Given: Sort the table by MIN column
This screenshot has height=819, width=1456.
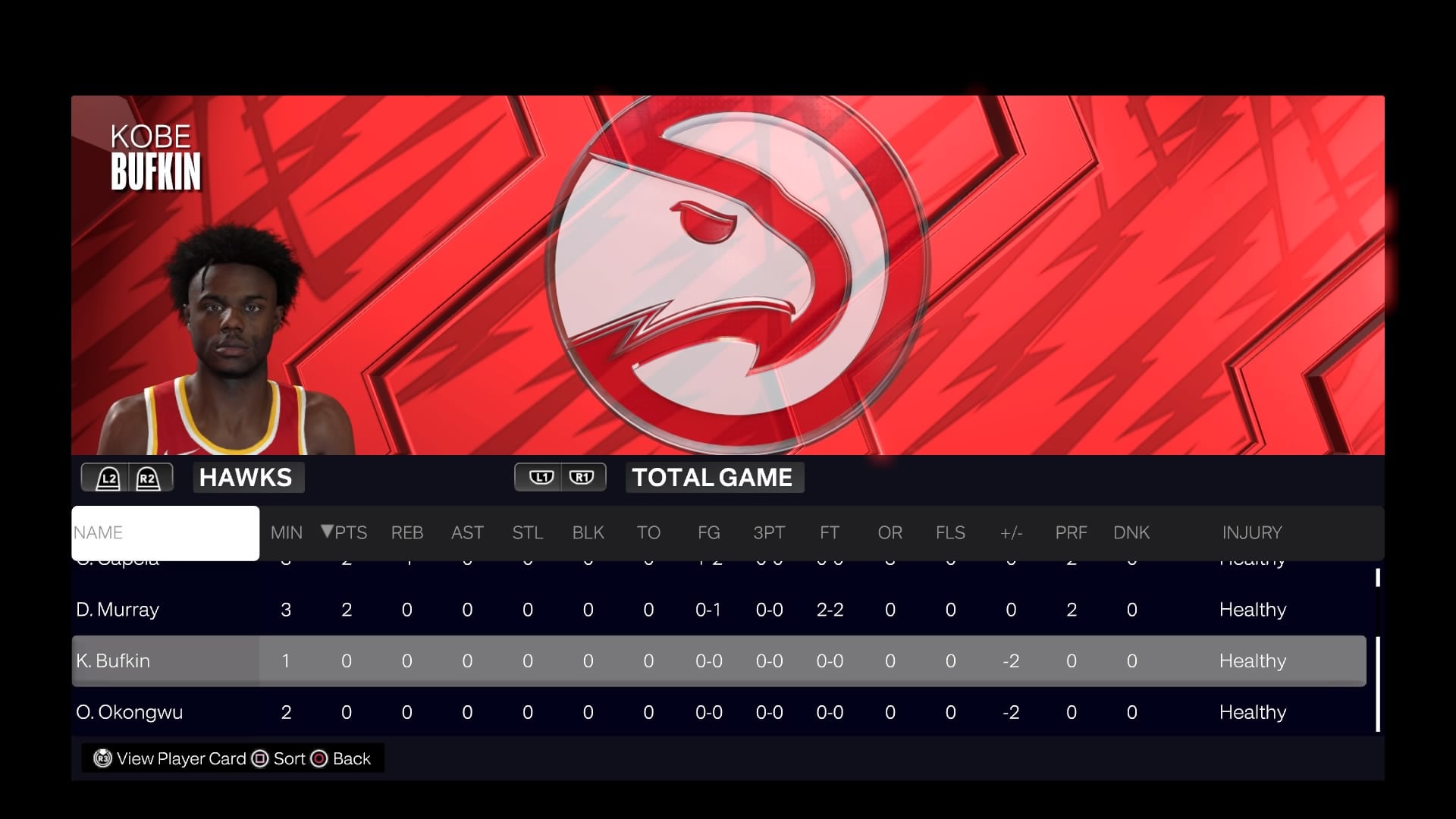Looking at the screenshot, I should click(x=286, y=533).
